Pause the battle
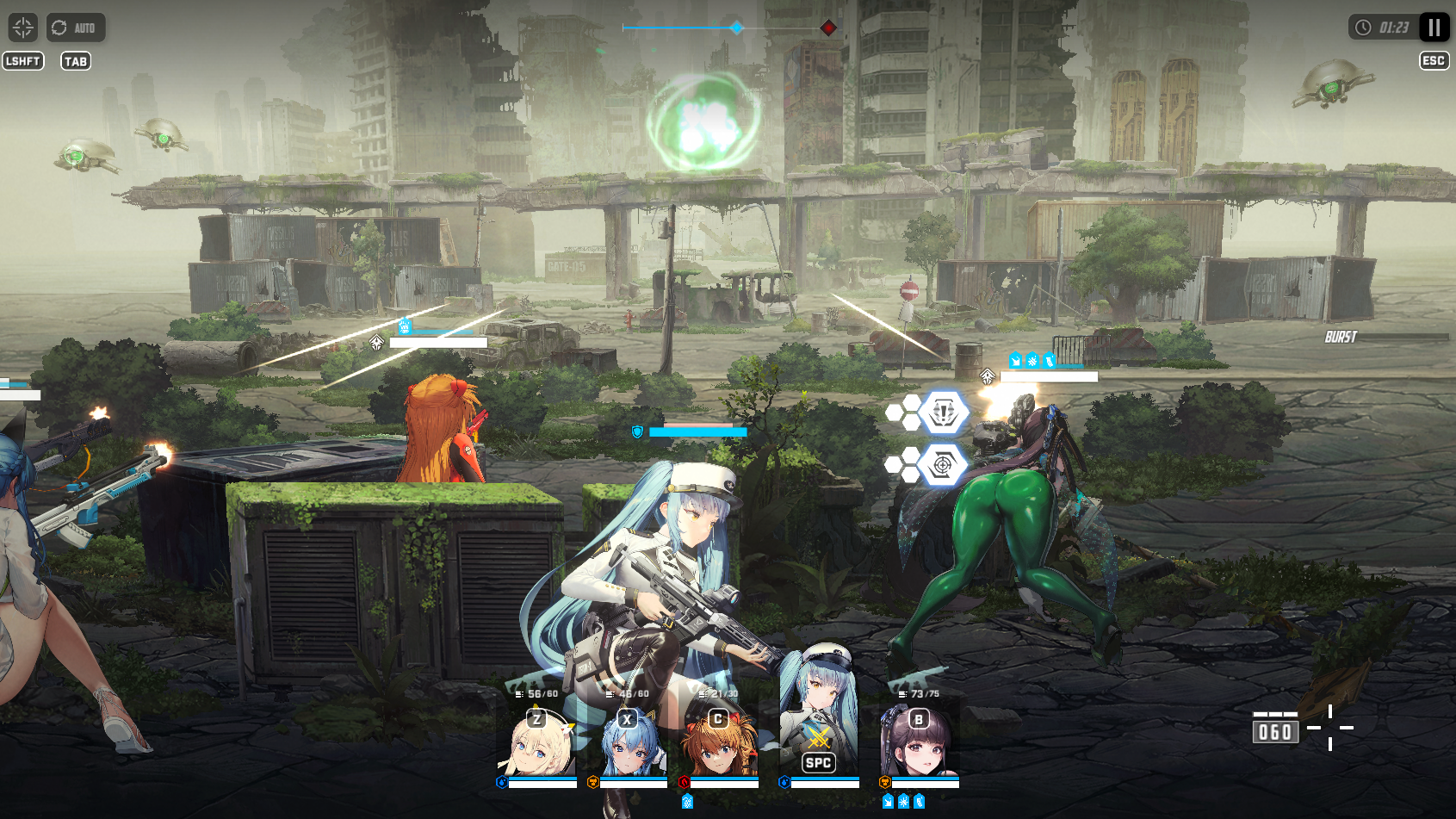The height and width of the screenshot is (819, 1456). coord(1434,28)
